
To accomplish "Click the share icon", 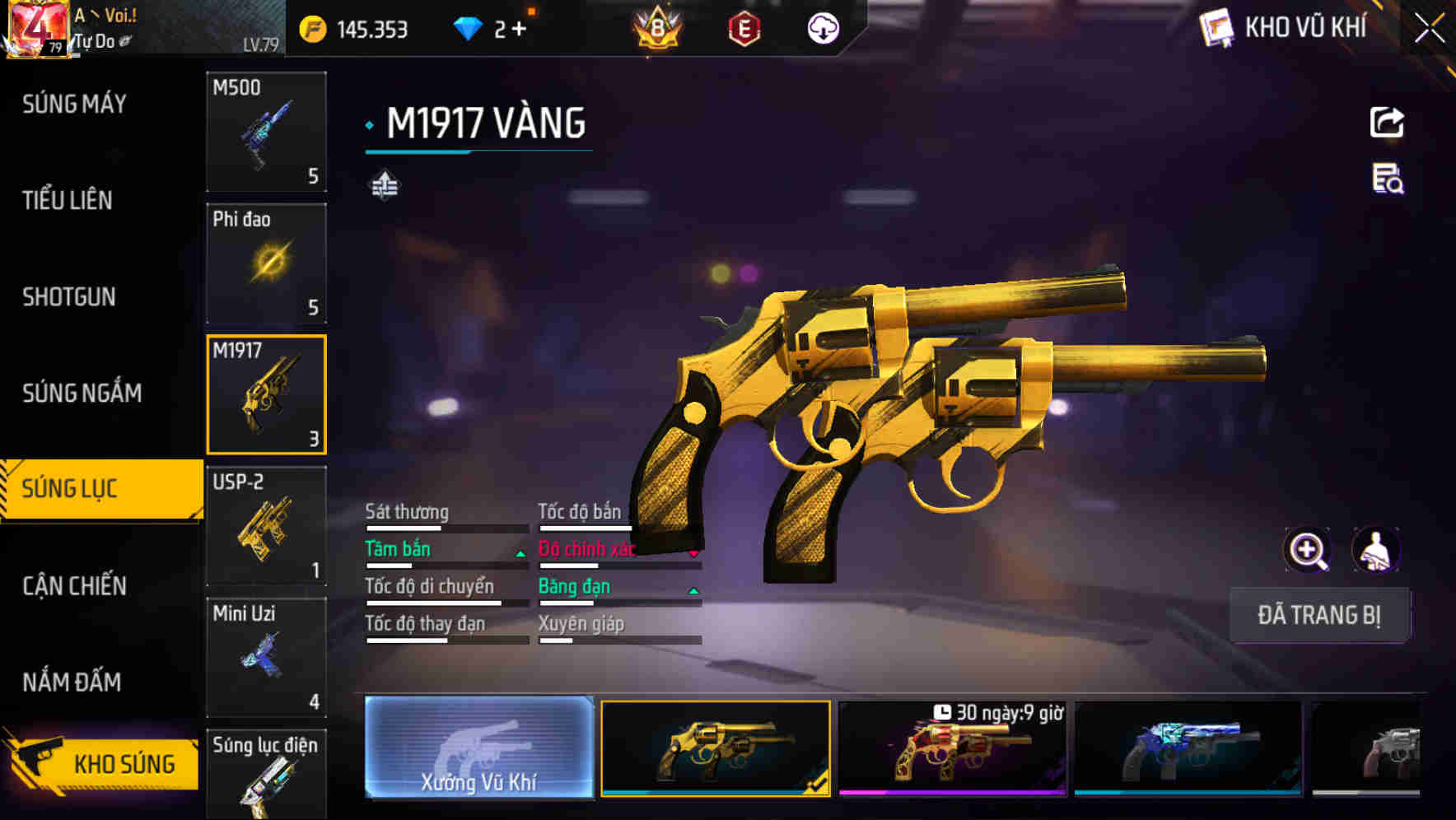I will click(1387, 123).
